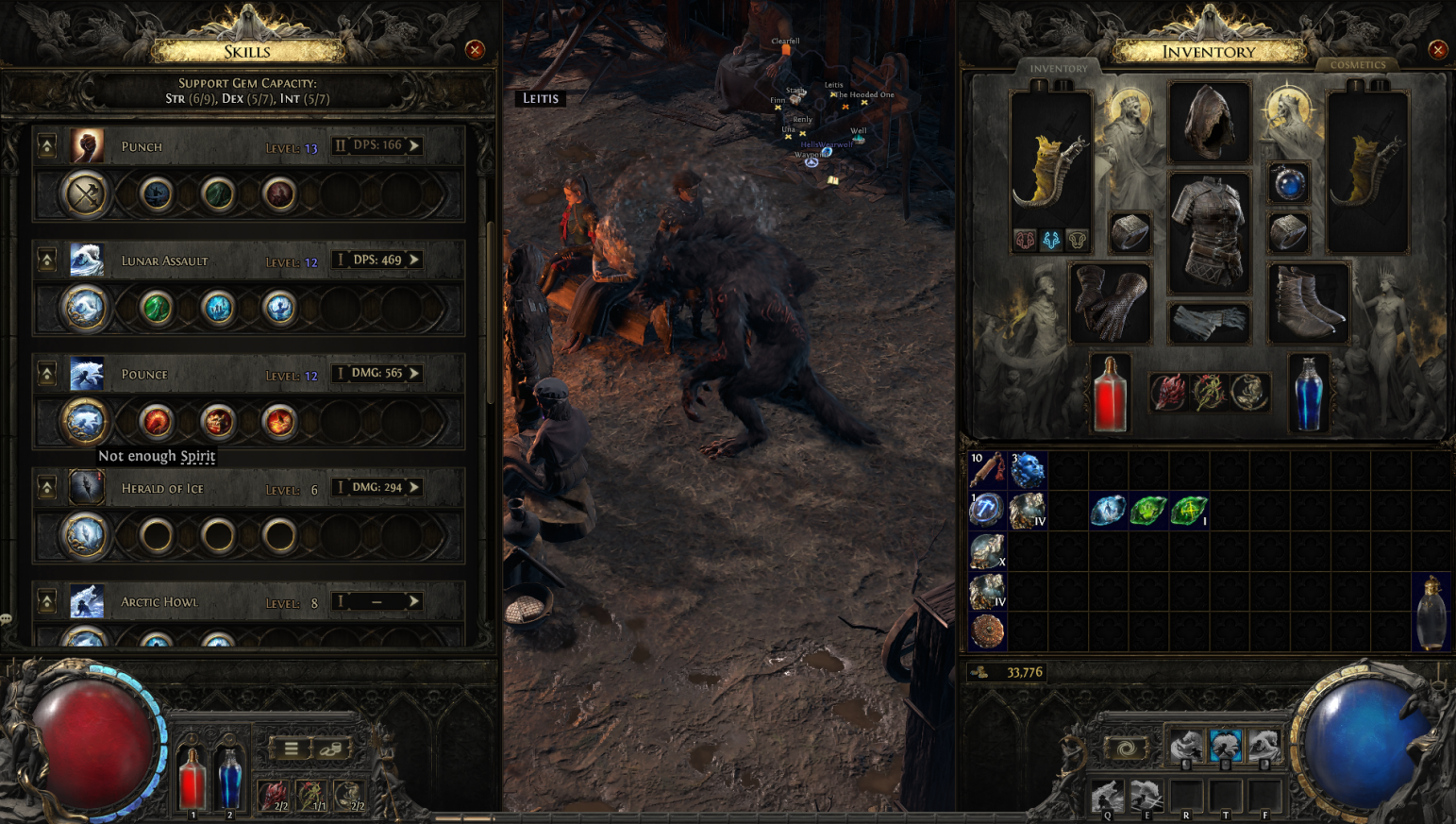Close the Inventory panel
Image resolution: width=1456 pixels, height=824 pixels.
(x=1437, y=50)
